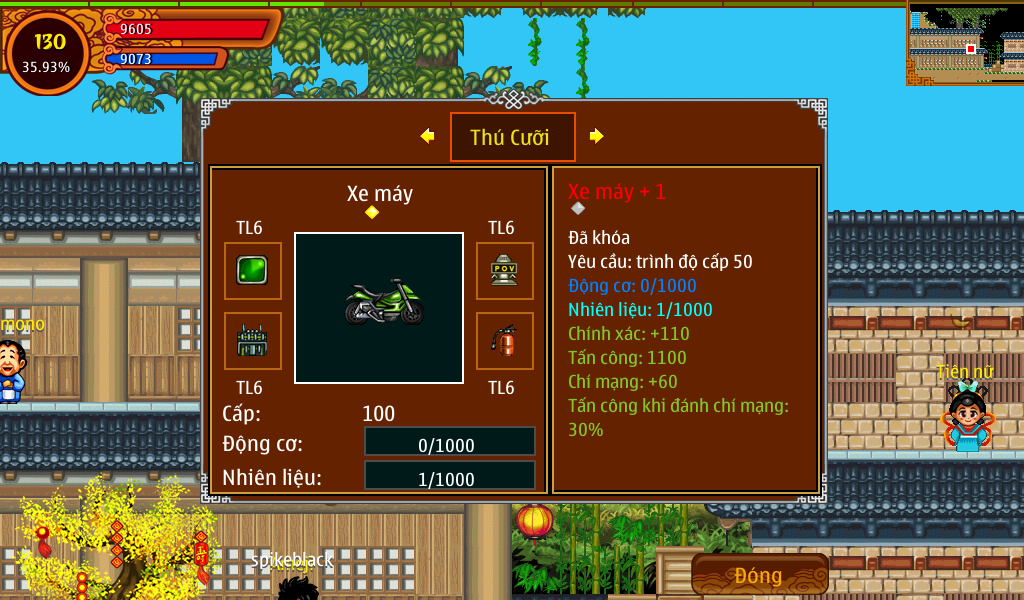Go to the next tab with the right arrow
The width and height of the screenshot is (1024, 600).
597,136
